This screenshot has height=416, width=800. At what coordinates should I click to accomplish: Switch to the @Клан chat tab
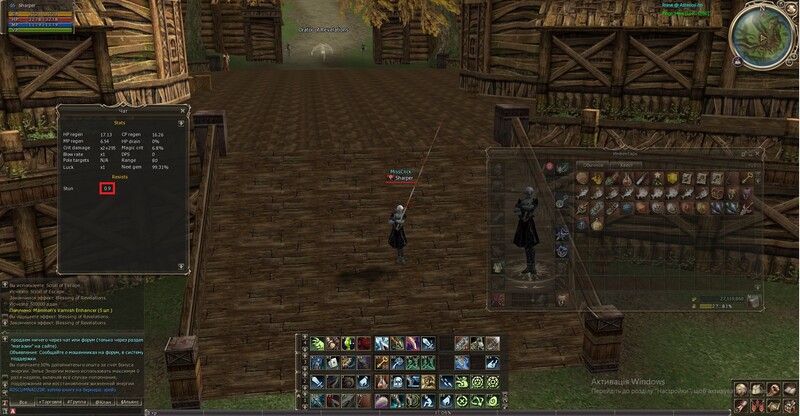tap(104, 400)
